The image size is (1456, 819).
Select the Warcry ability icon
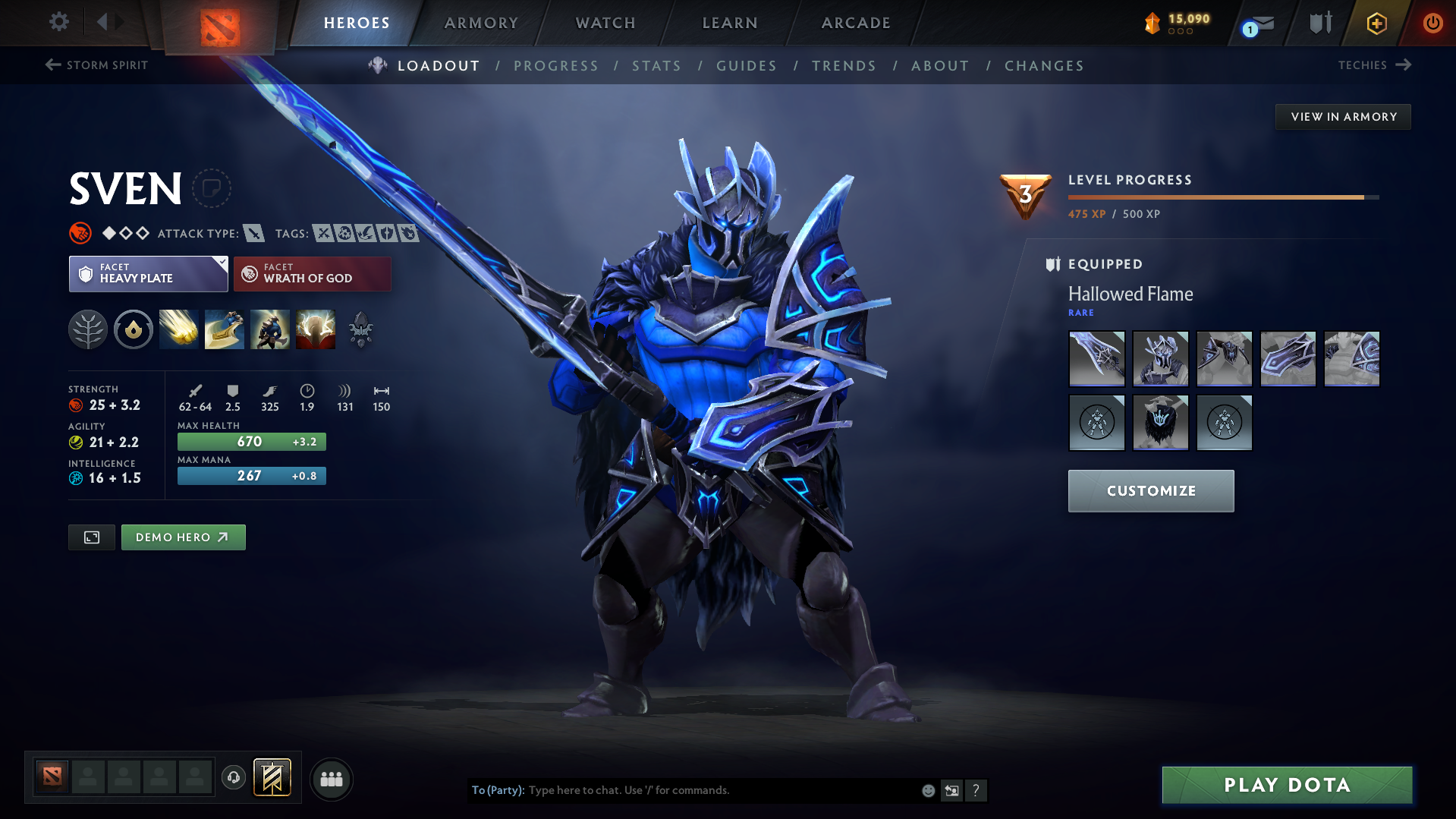pyautogui.click(x=269, y=329)
